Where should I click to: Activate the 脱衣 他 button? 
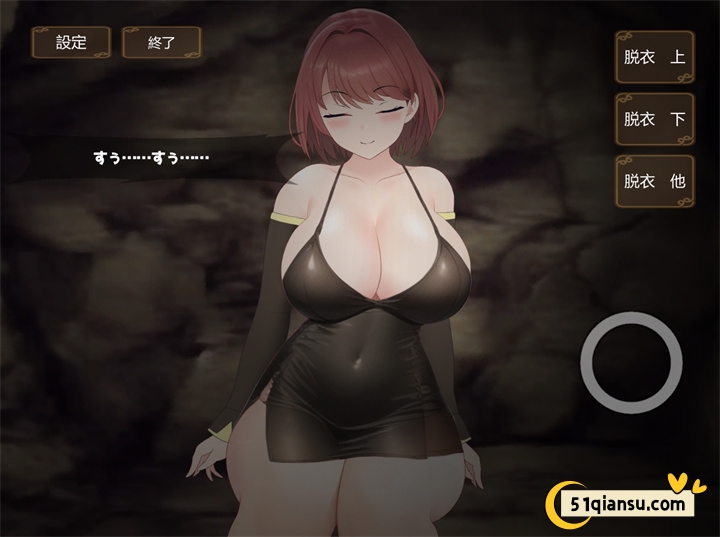[x=655, y=181]
